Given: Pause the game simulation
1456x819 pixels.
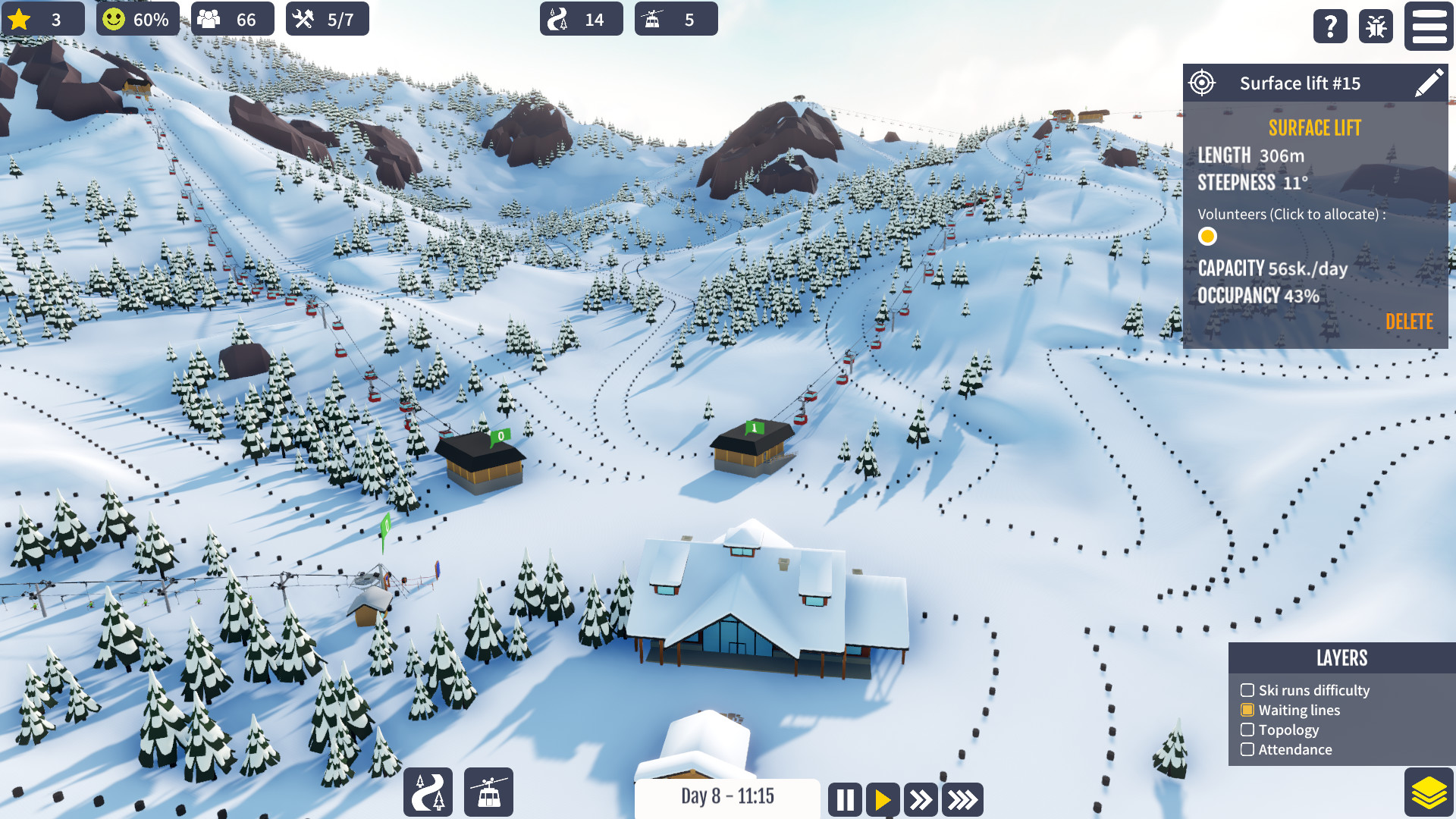Looking at the screenshot, I should (x=845, y=799).
